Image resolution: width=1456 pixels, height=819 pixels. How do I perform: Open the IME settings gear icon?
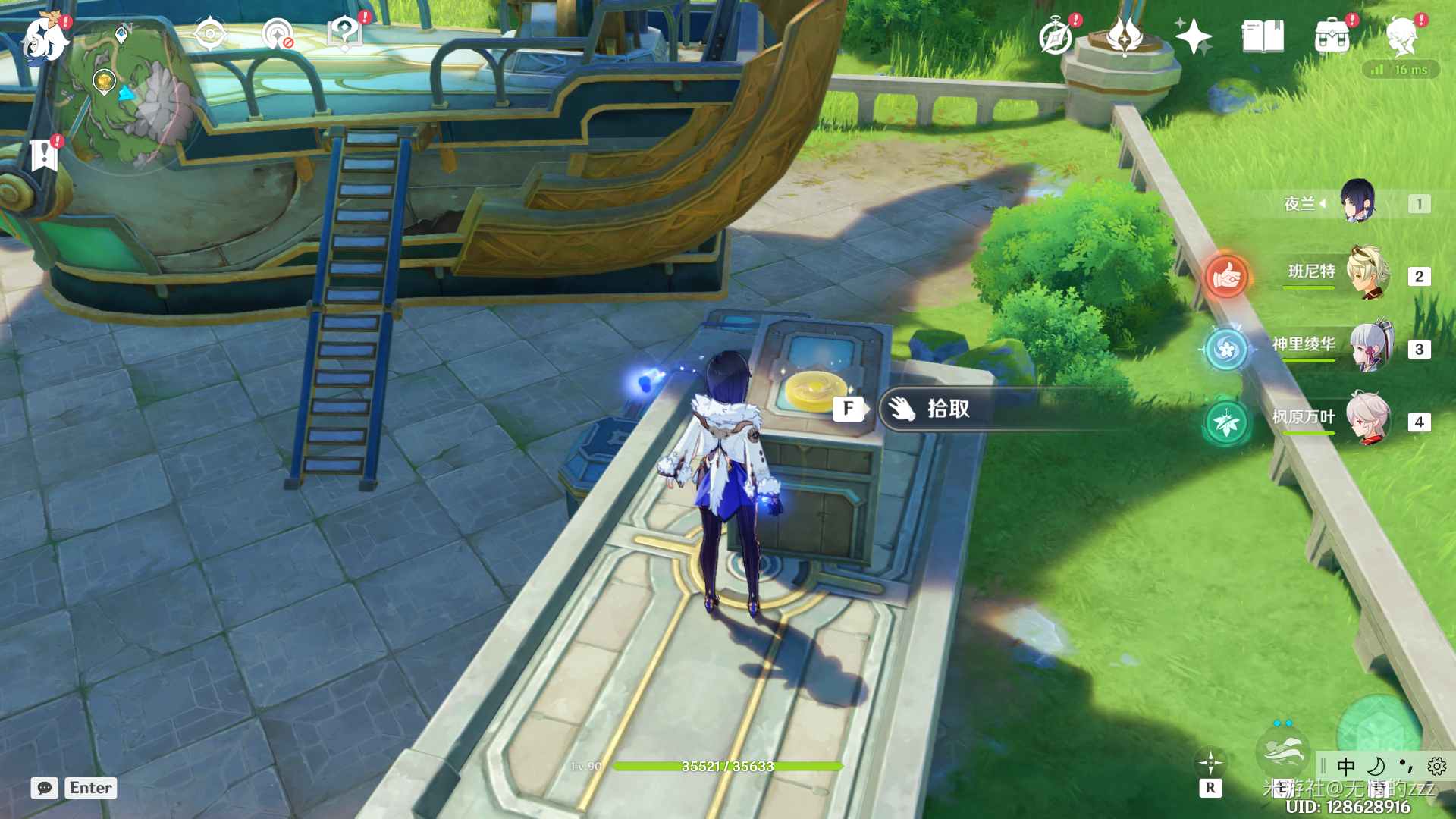[1436, 766]
